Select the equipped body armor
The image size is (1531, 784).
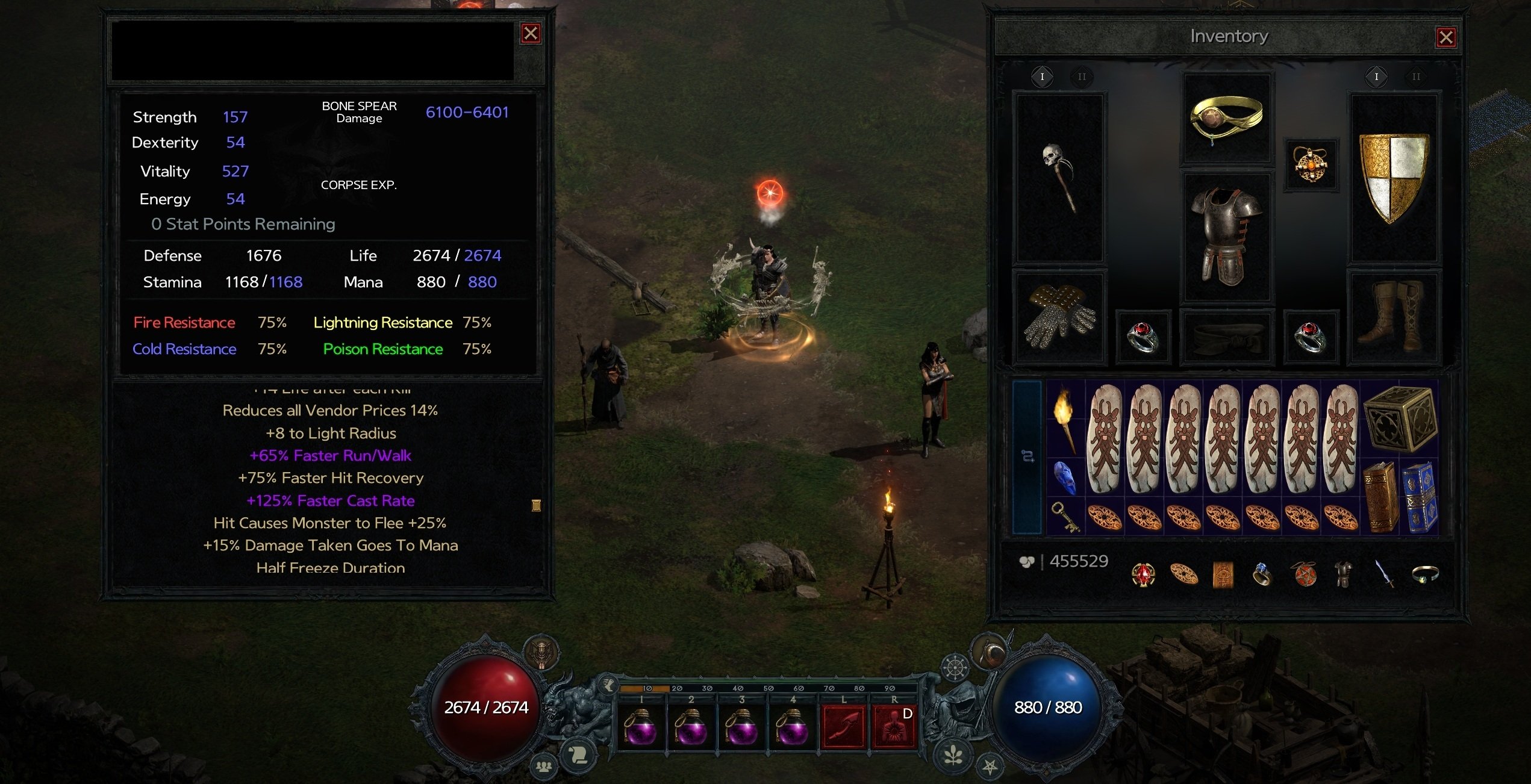point(1227,237)
